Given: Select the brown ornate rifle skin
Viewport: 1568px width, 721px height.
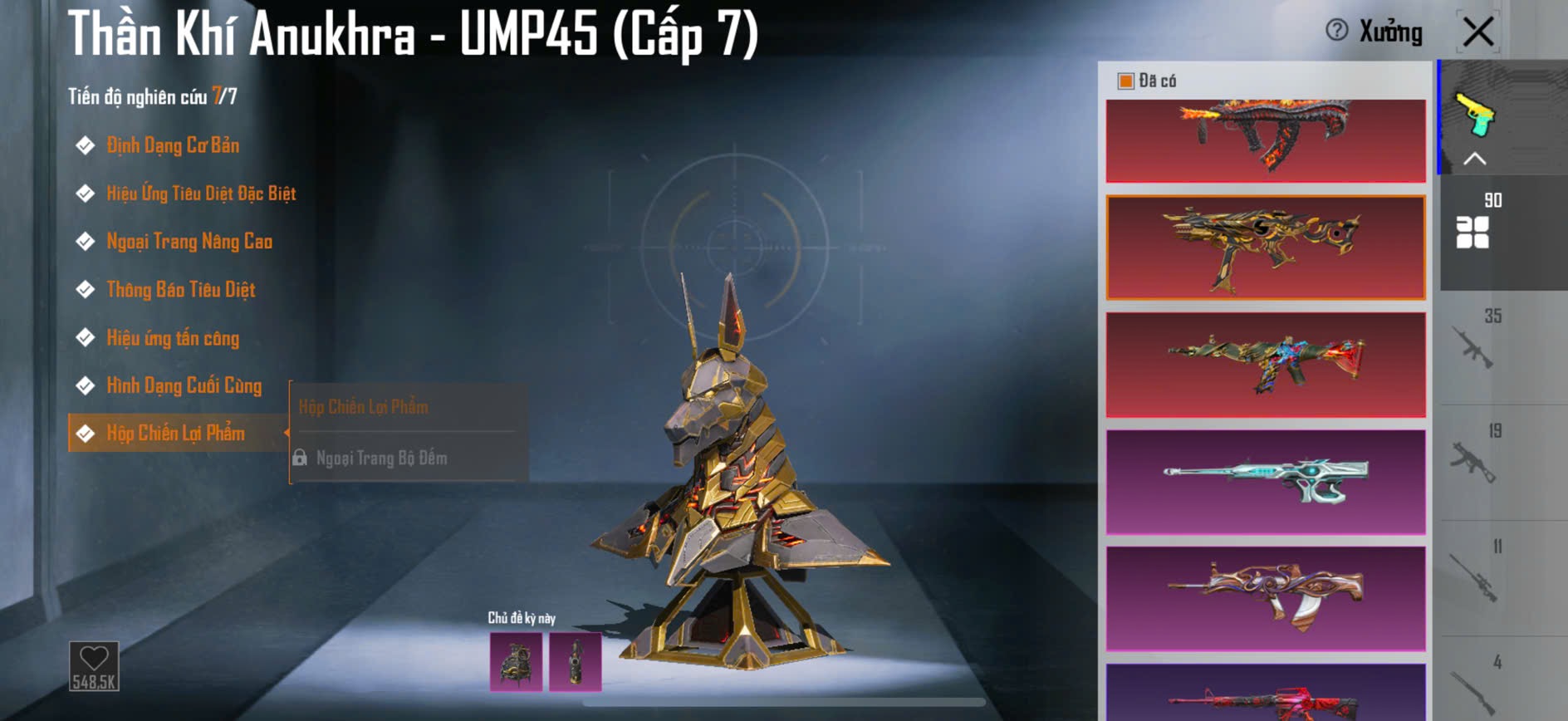Looking at the screenshot, I should 1266,598.
